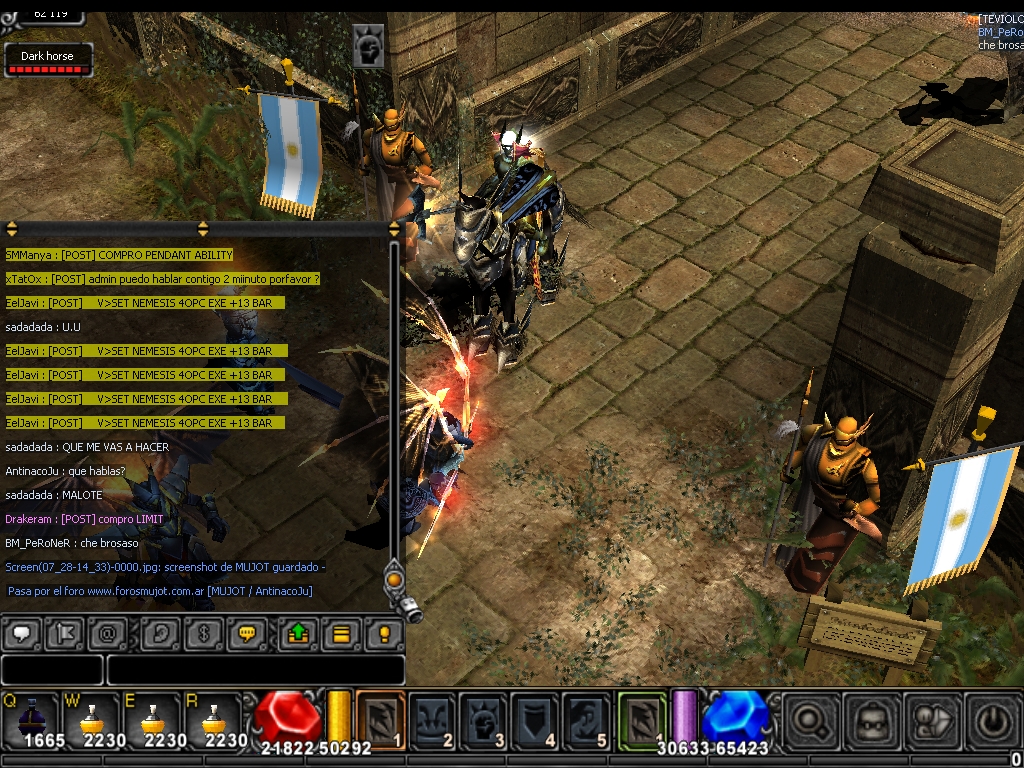Click the chat message input field
The height and width of the screenshot is (768, 1024).
pyautogui.click(x=255, y=670)
